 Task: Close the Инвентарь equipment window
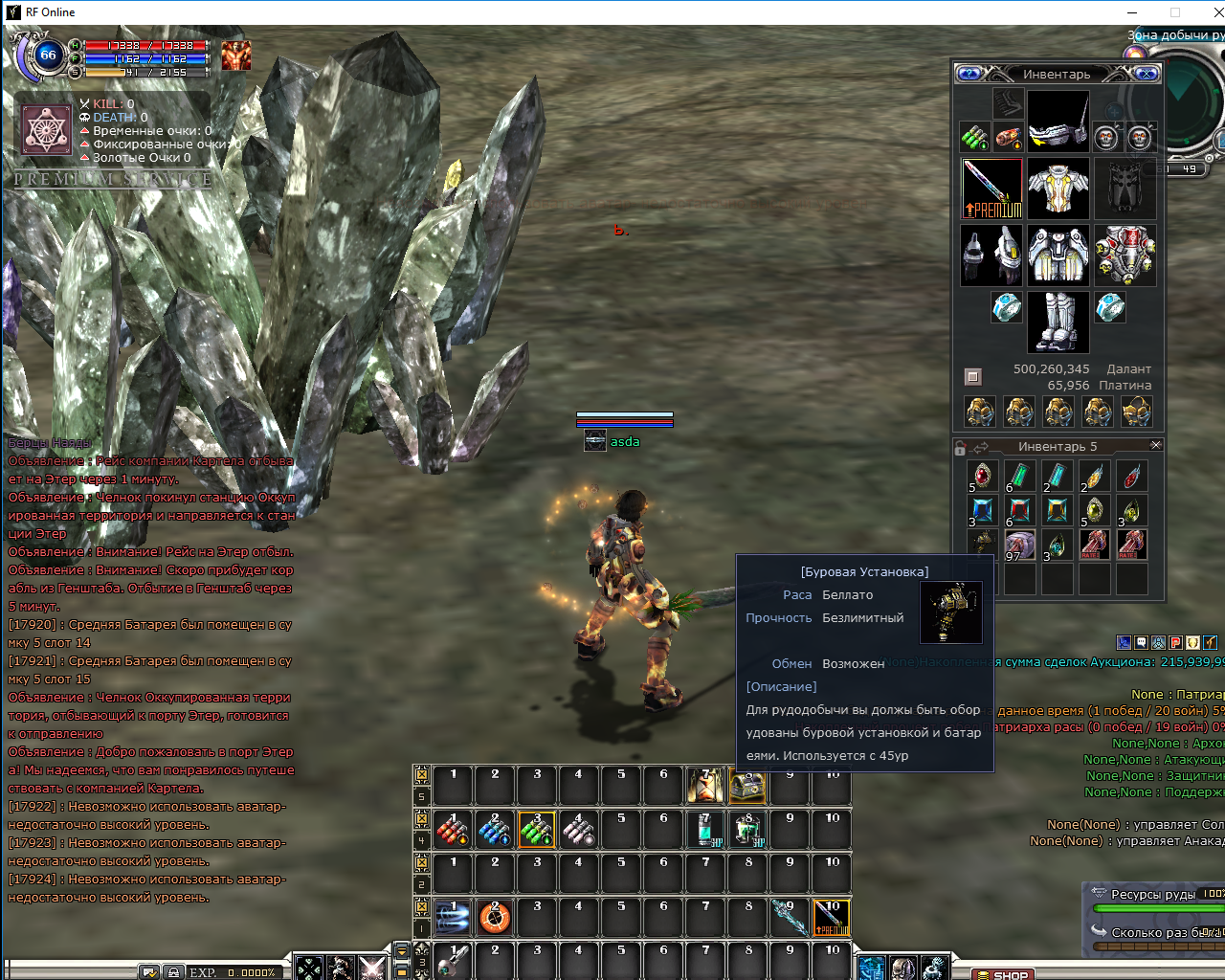pyautogui.click(x=1148, y=74)
